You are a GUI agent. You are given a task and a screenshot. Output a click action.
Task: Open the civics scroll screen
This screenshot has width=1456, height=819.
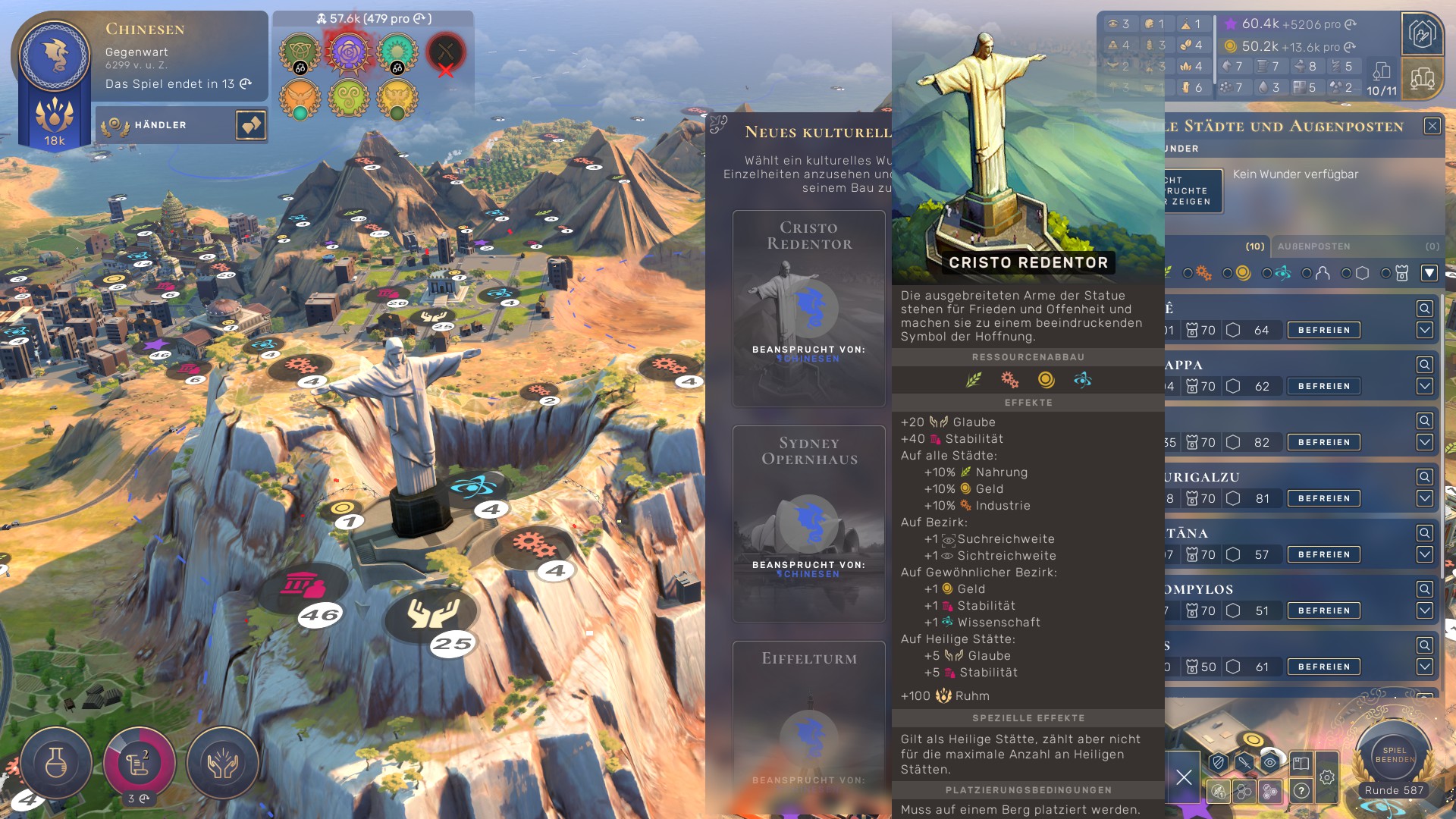(139, 764)
